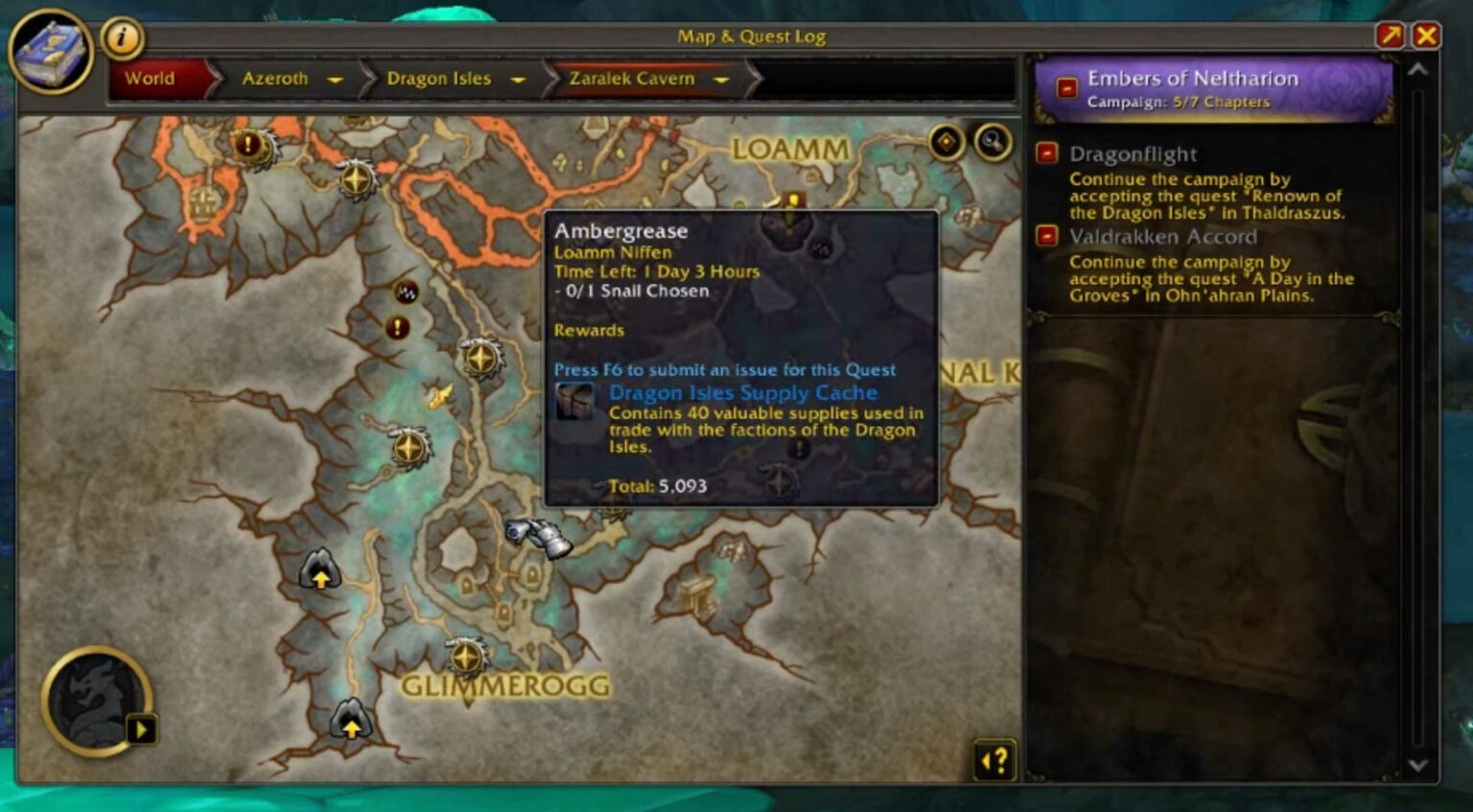The image size is (1473, 812).
Task: Select the golden compass objective icon near Glimmerogg
Action: click(465, 656)
